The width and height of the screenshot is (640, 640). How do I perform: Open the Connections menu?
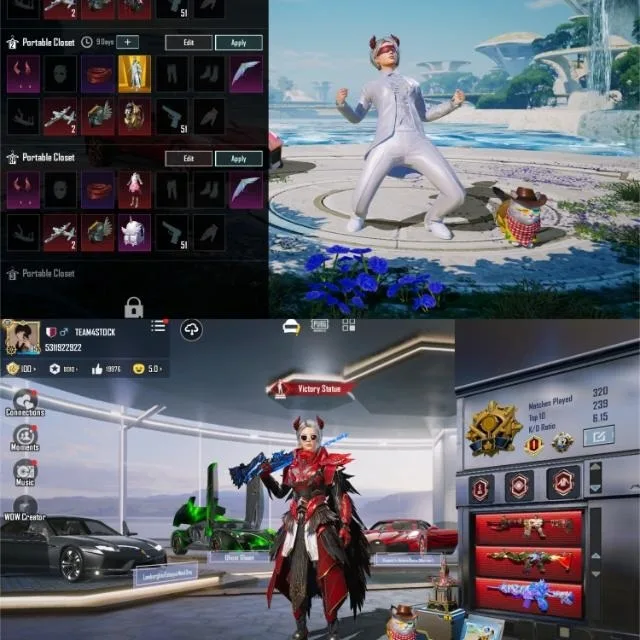point(25,402)
